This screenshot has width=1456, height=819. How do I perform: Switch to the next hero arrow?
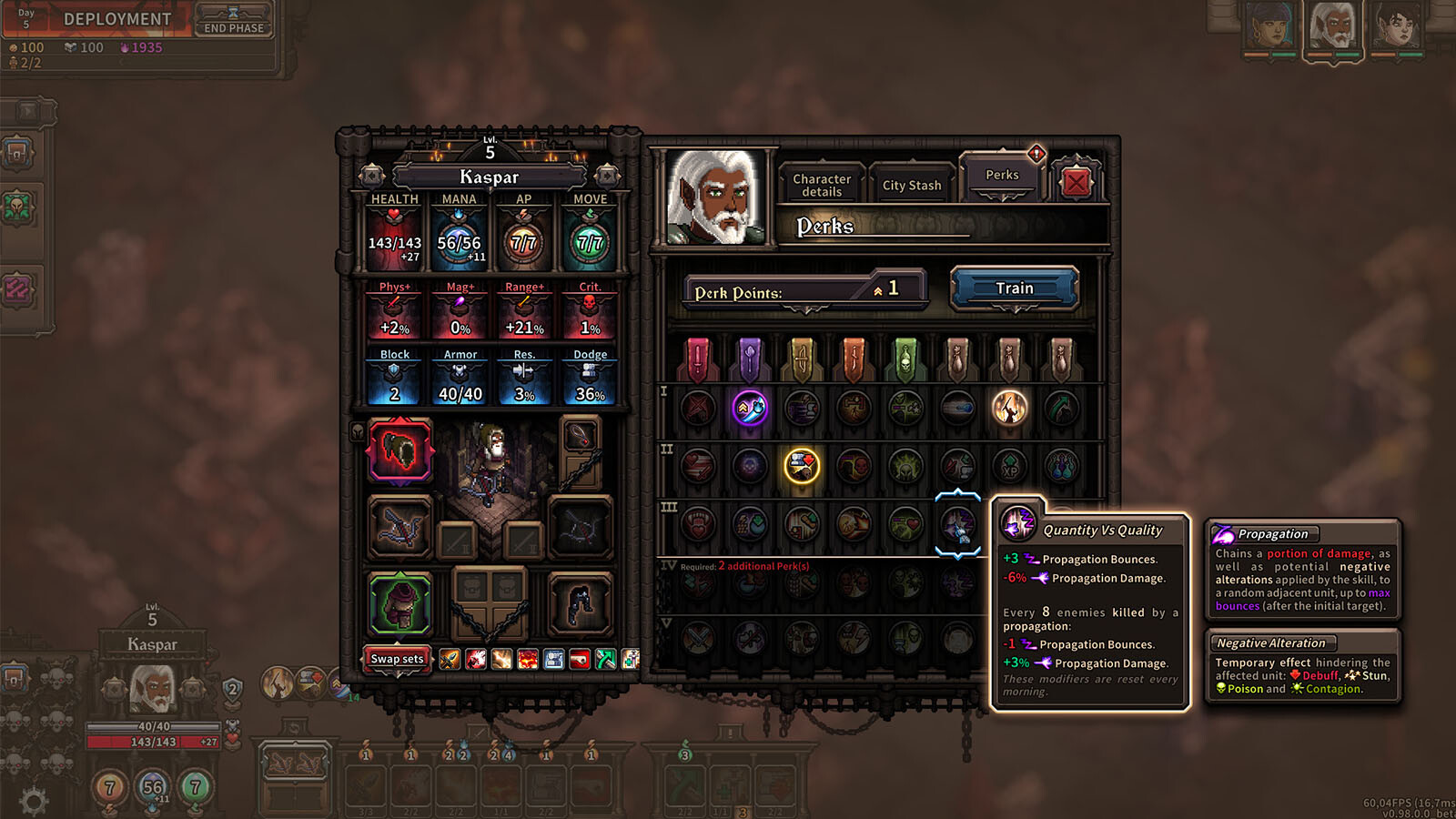point(607,175)
